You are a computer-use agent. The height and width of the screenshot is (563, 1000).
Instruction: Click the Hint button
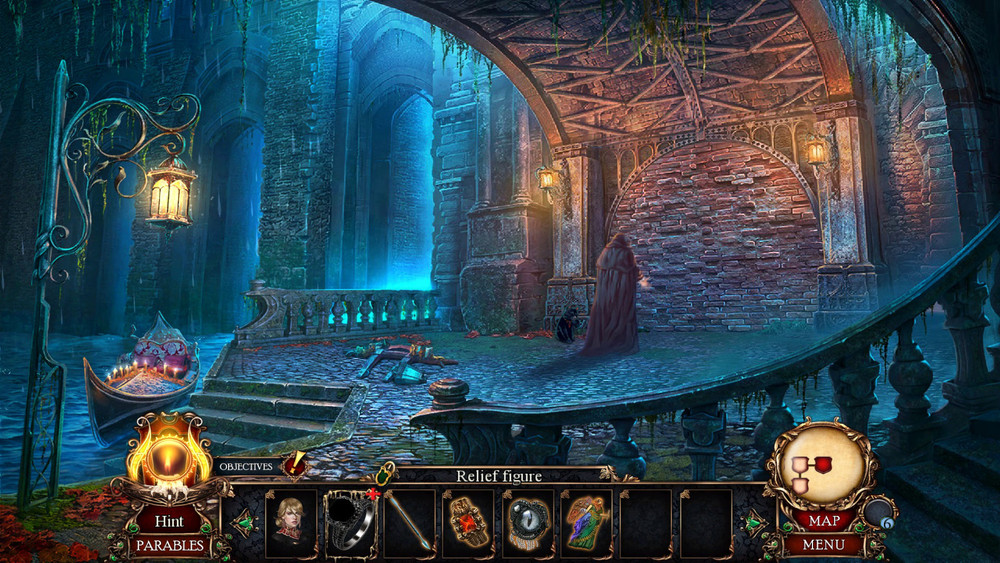(168, 520)
